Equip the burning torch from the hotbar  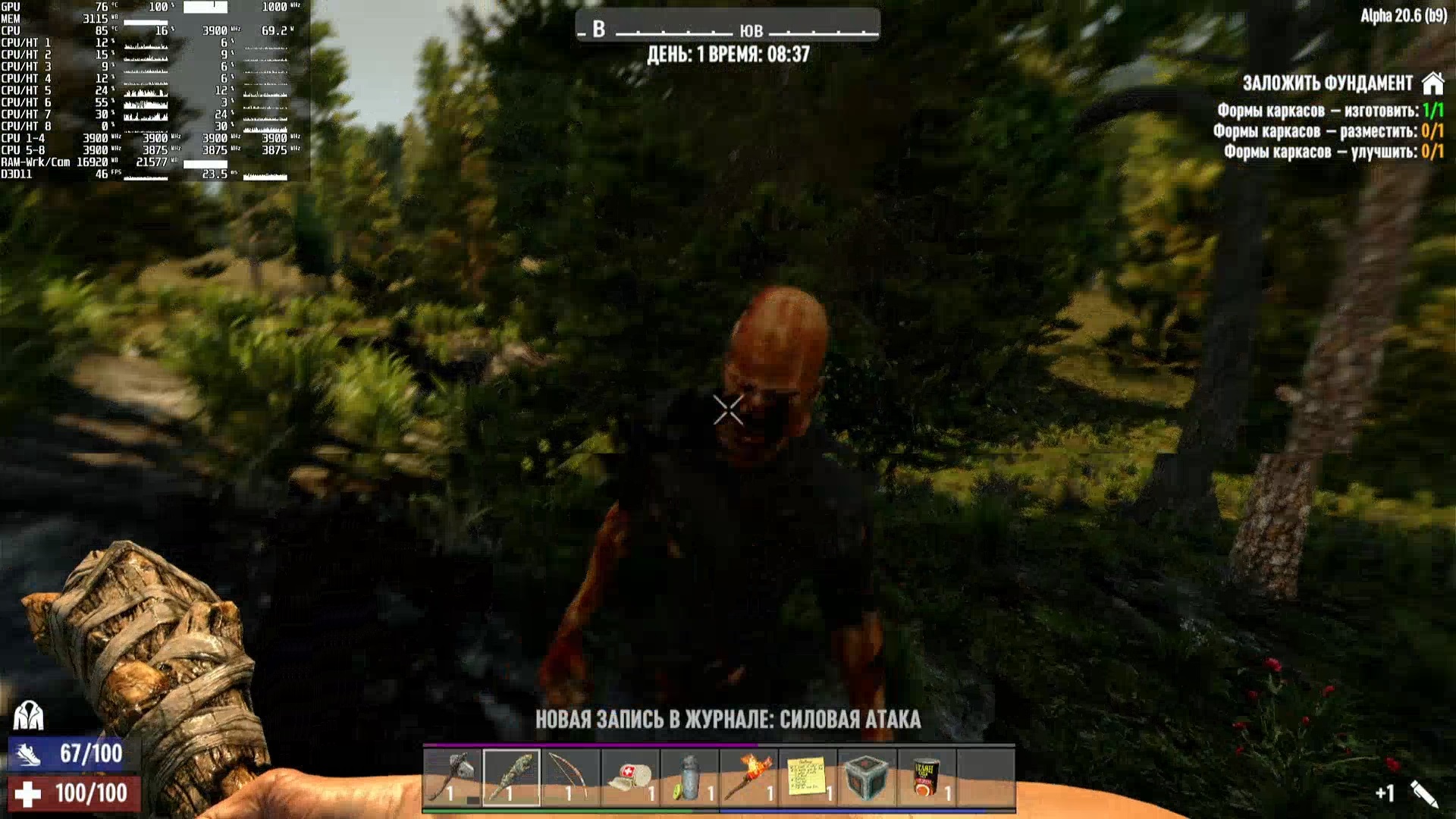(x=748, y=777)
